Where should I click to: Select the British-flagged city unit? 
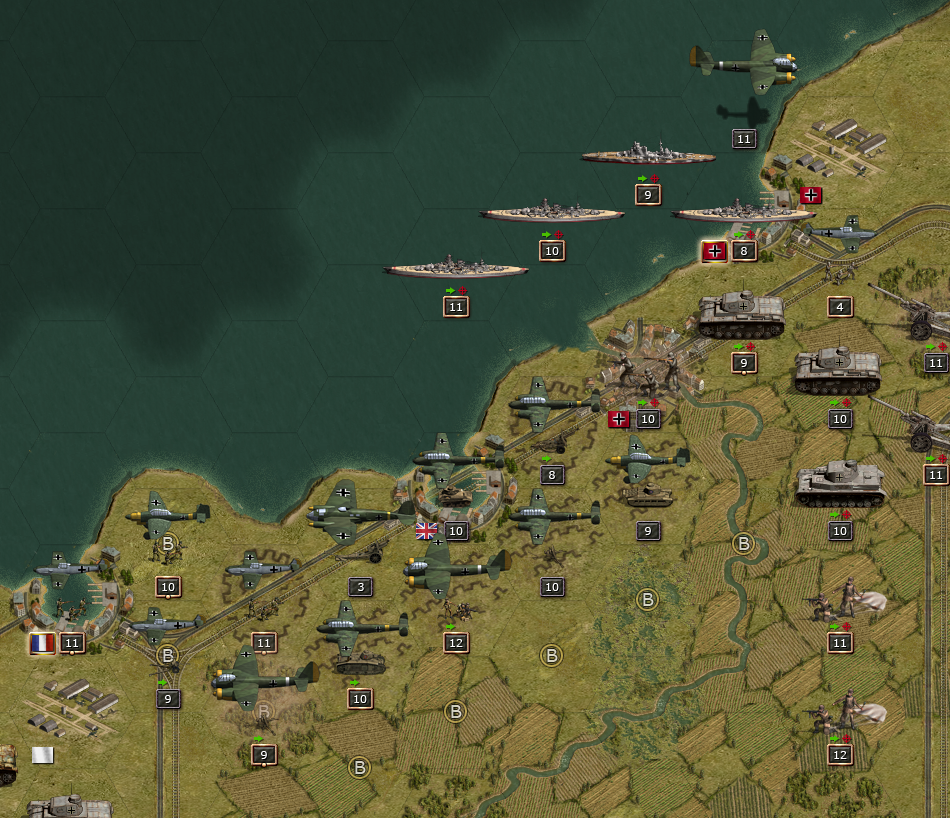(456, 496)
